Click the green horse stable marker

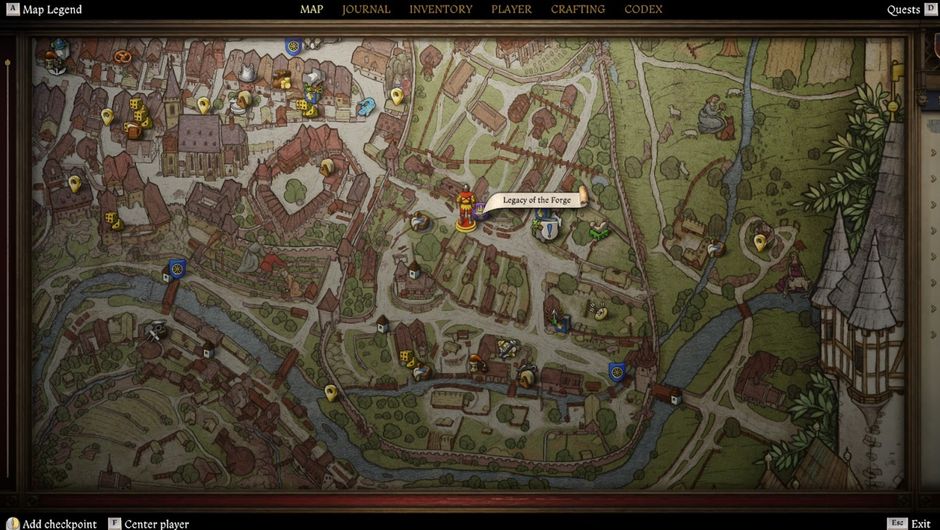click(599, 230)
